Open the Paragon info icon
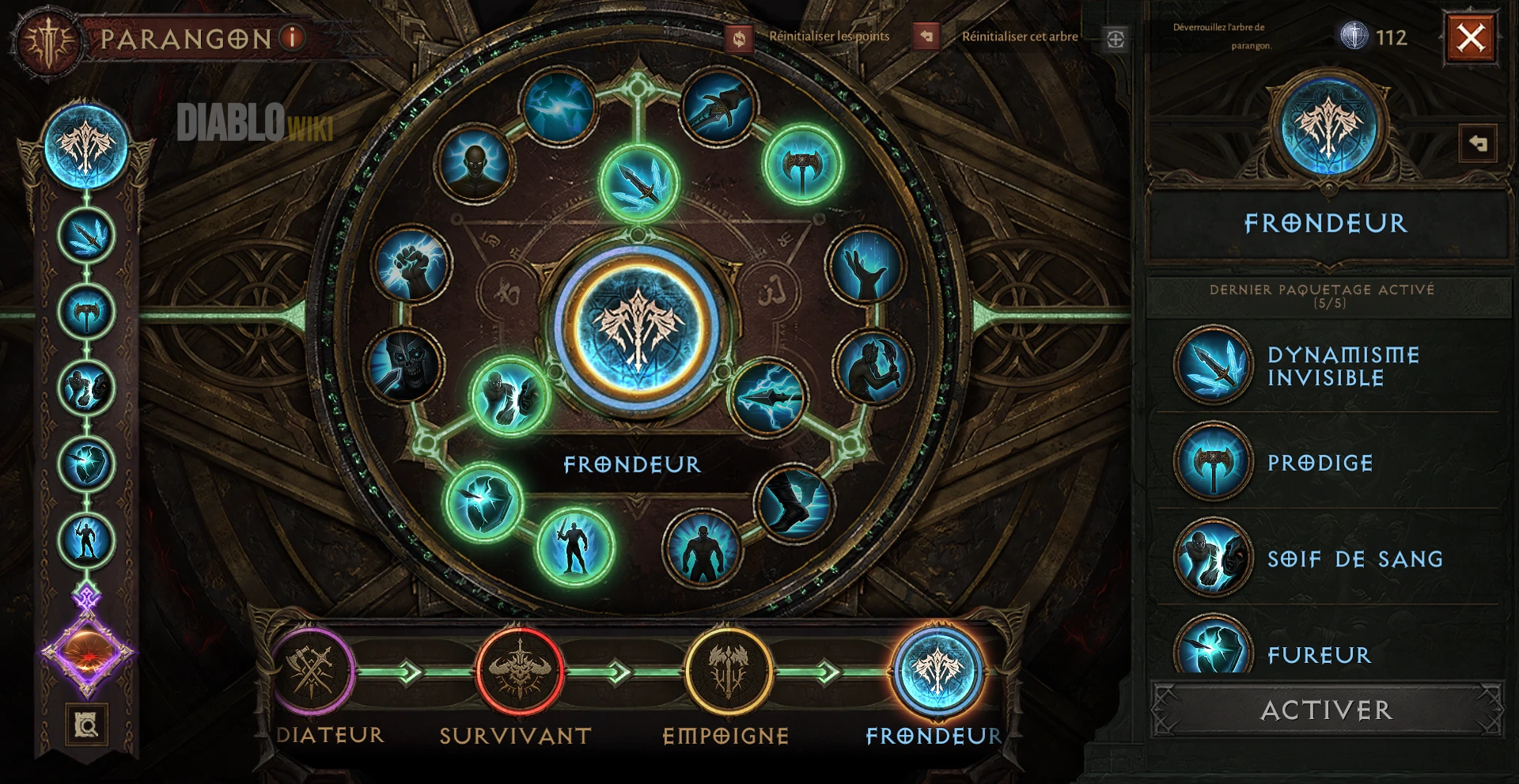This screenshot has height=784, width=1519. click(293, 37)
